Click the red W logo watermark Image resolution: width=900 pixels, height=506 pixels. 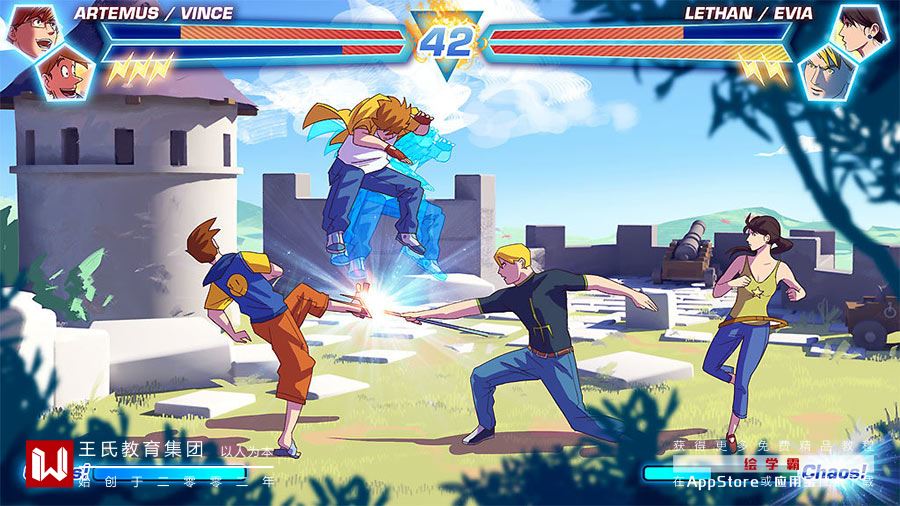pos(49,464)
